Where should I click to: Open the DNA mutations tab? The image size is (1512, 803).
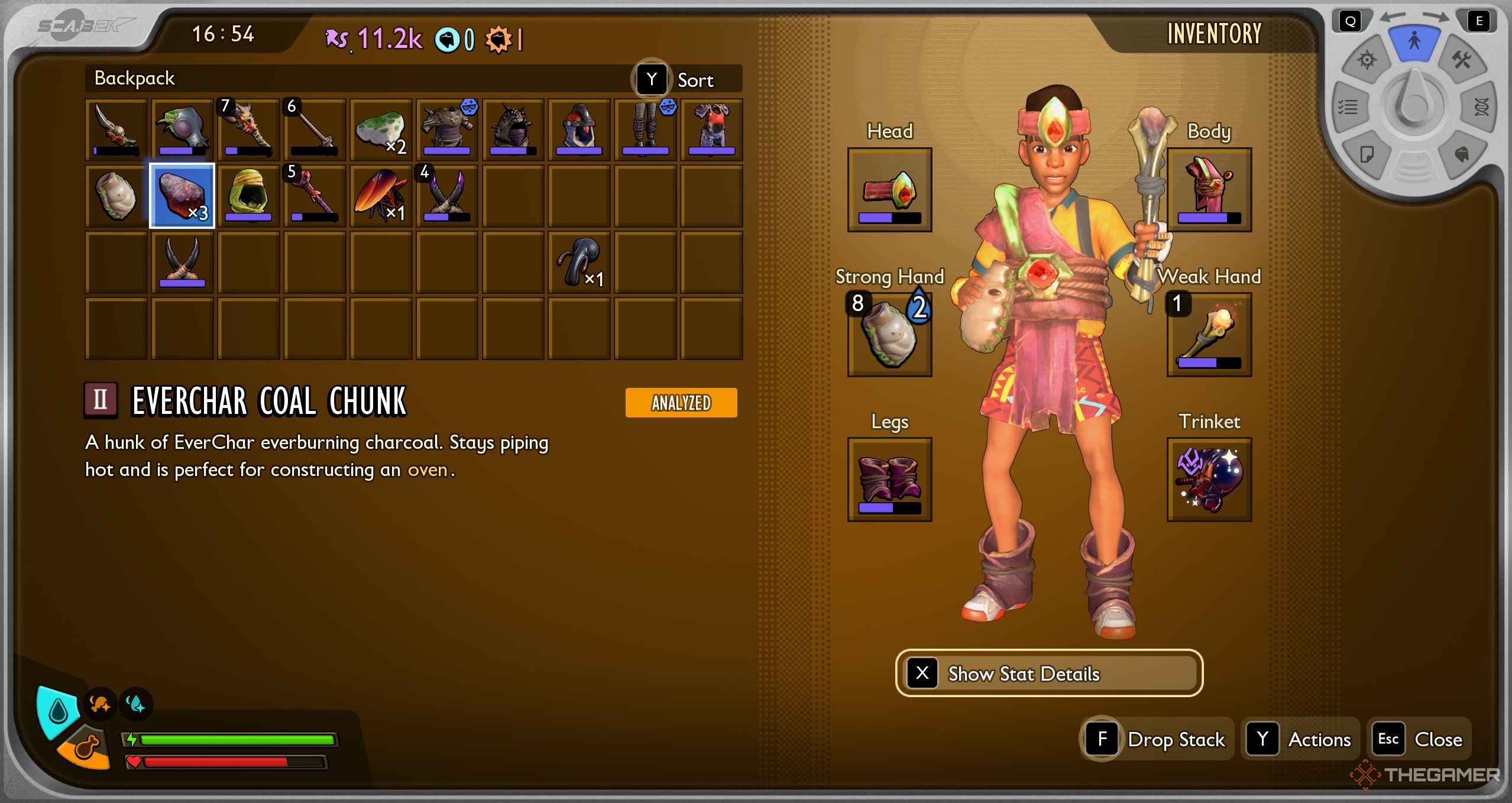(x=1481, y=107)
